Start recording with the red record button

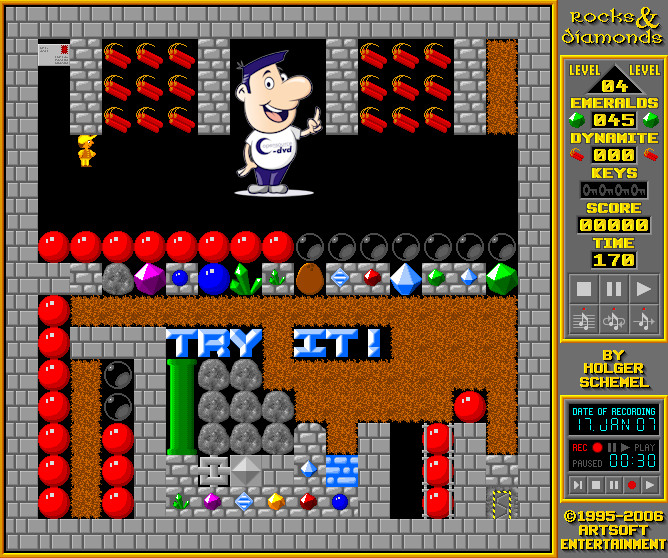tap(631, 485)
